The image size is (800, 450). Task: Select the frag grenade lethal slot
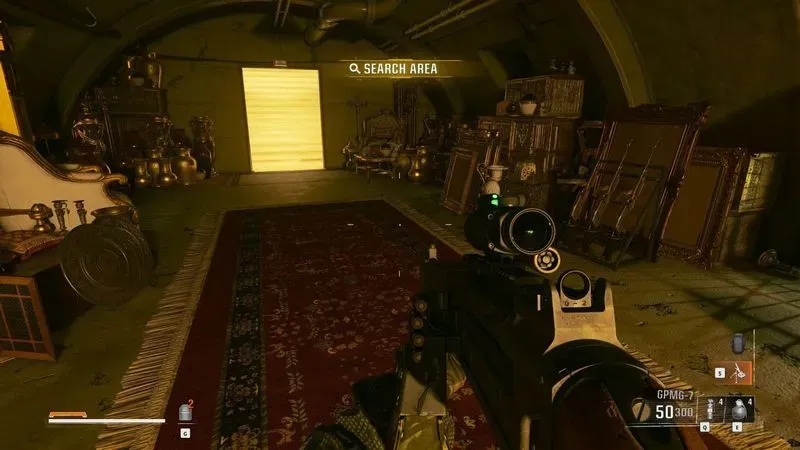tap(741, 410)
